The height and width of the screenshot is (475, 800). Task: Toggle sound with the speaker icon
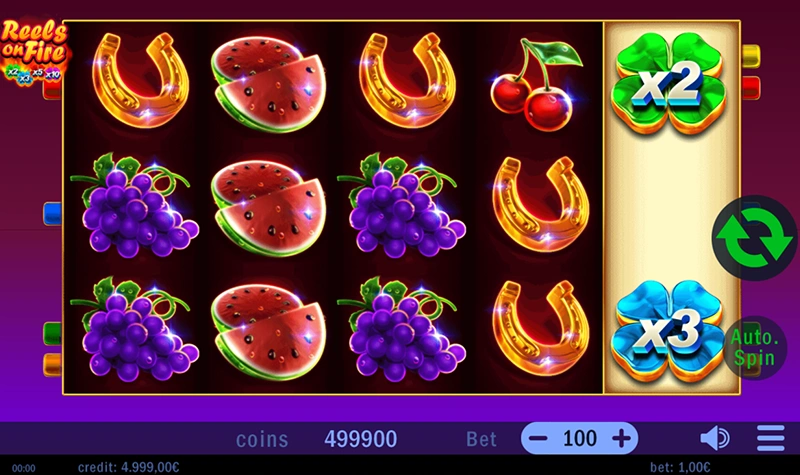pyautogui.click(x=714, y=438)
